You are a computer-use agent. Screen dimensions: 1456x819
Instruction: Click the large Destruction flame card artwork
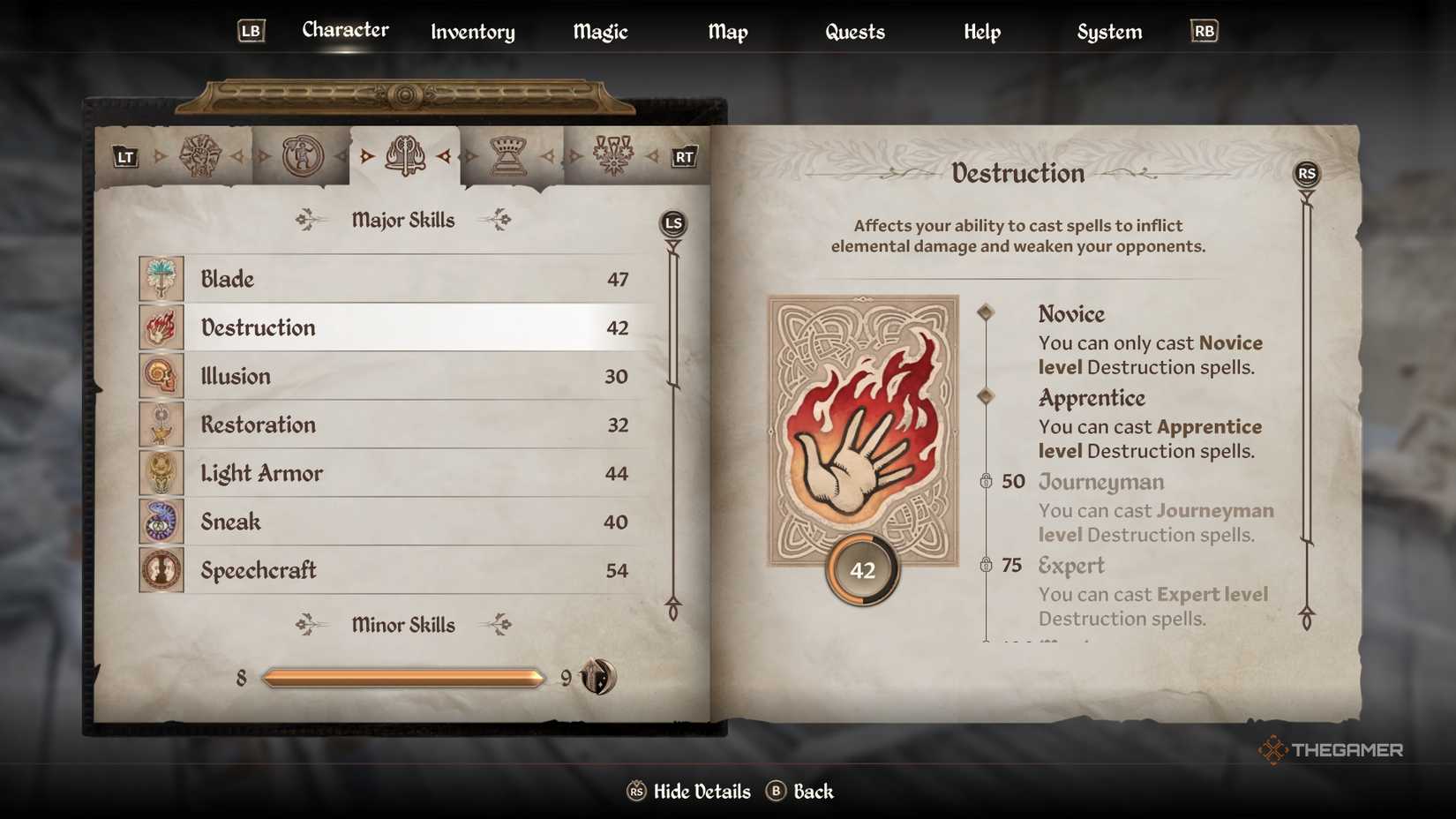(x=862, y=432)
